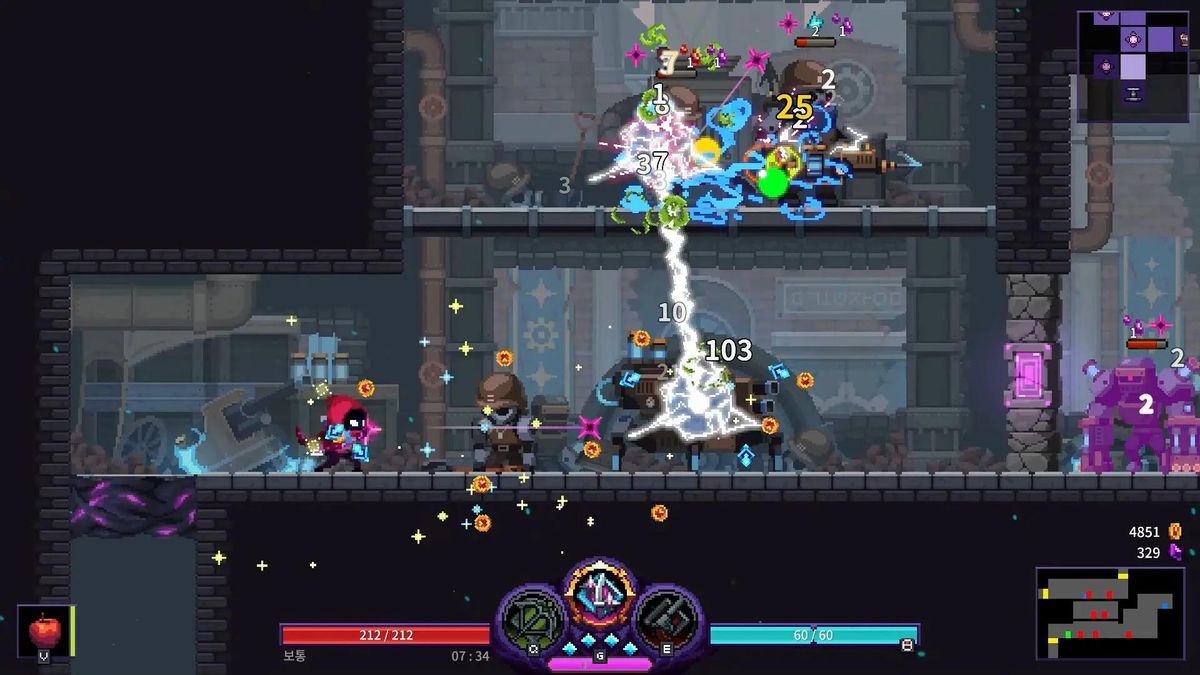
Task: Activate the green left skill icon
Action: (532, 620)
